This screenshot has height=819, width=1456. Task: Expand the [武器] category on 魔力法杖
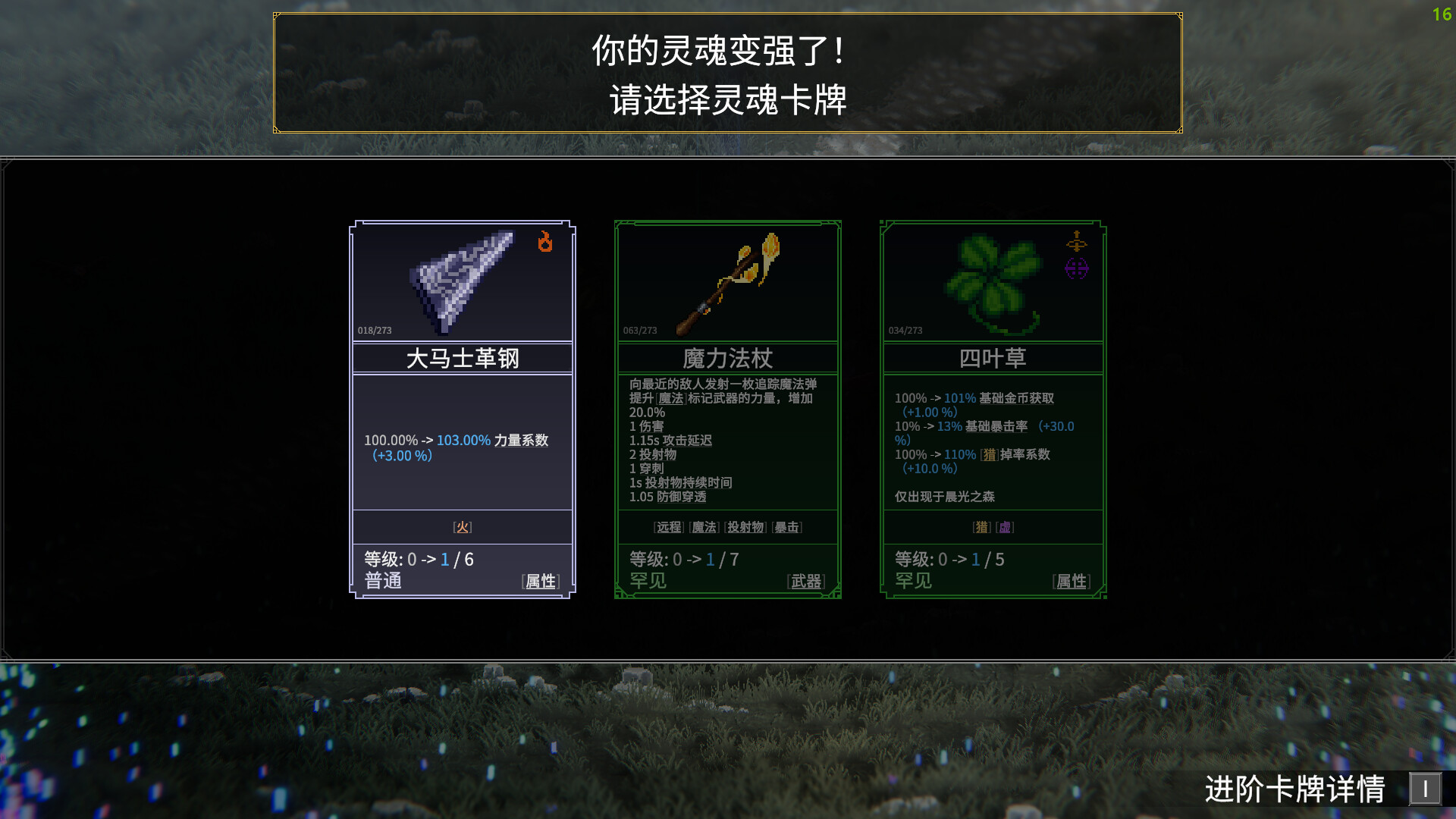click(806, 581)
